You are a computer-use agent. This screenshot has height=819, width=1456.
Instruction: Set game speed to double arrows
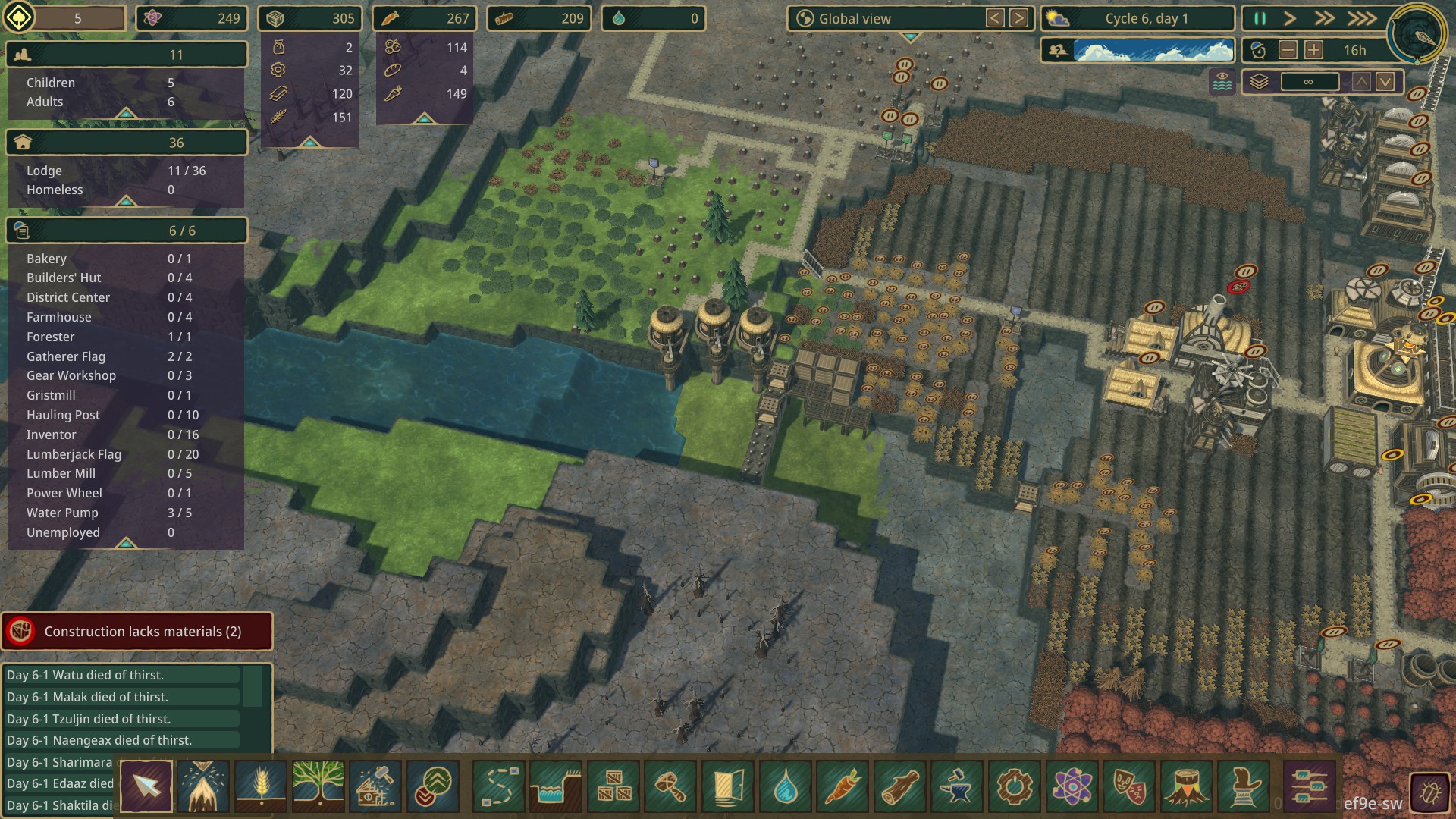pyautogui.click(x=1324, y=19)
